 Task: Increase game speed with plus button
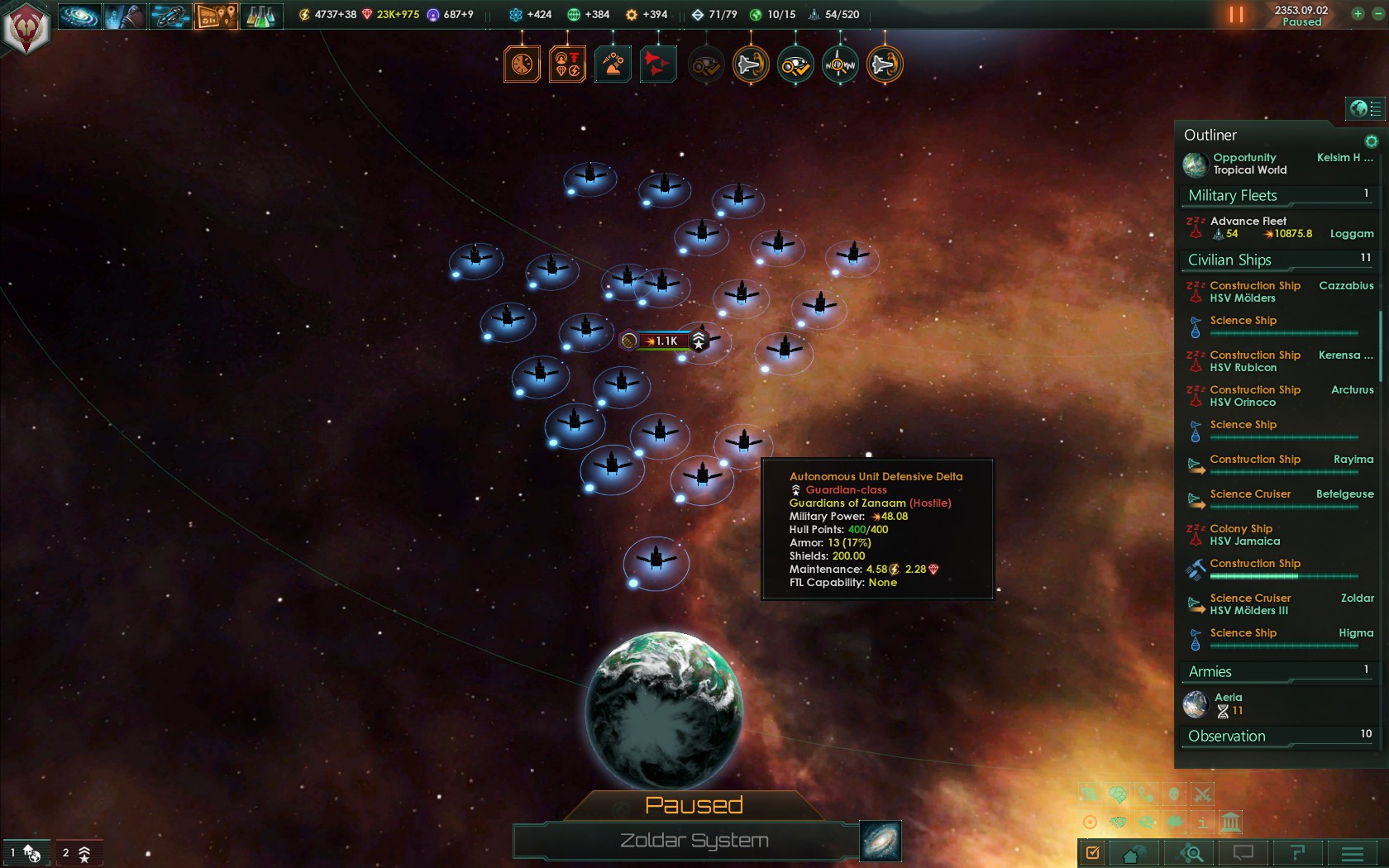tap(1358, 13)
